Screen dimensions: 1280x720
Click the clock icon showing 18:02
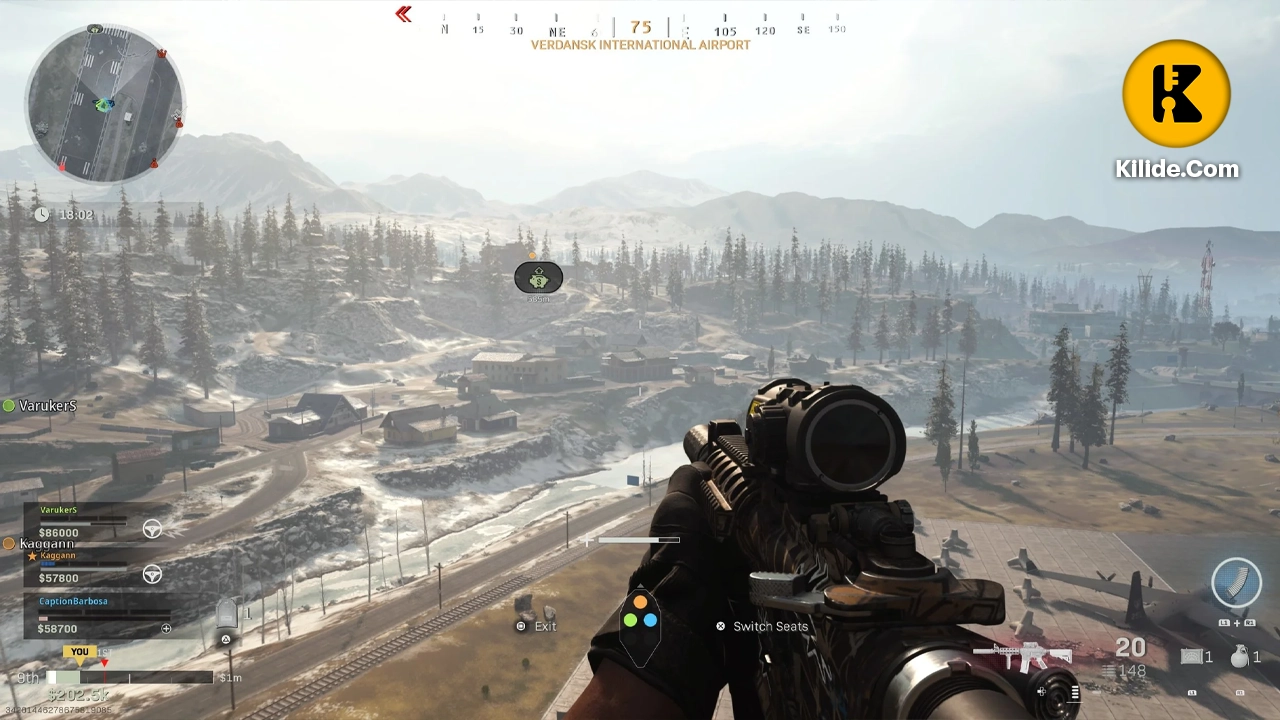pos(42,214)
